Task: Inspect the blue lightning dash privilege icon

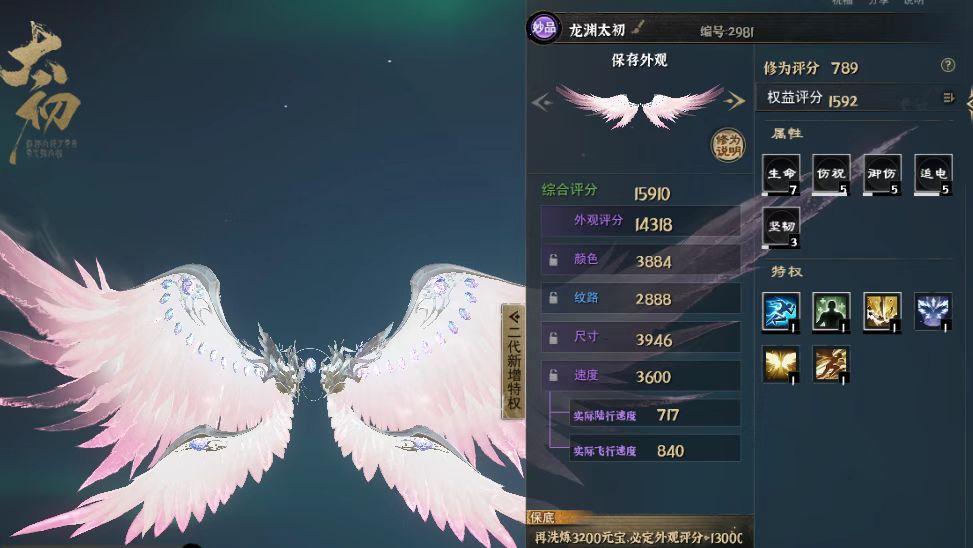Action: click(x=781, y=311)
